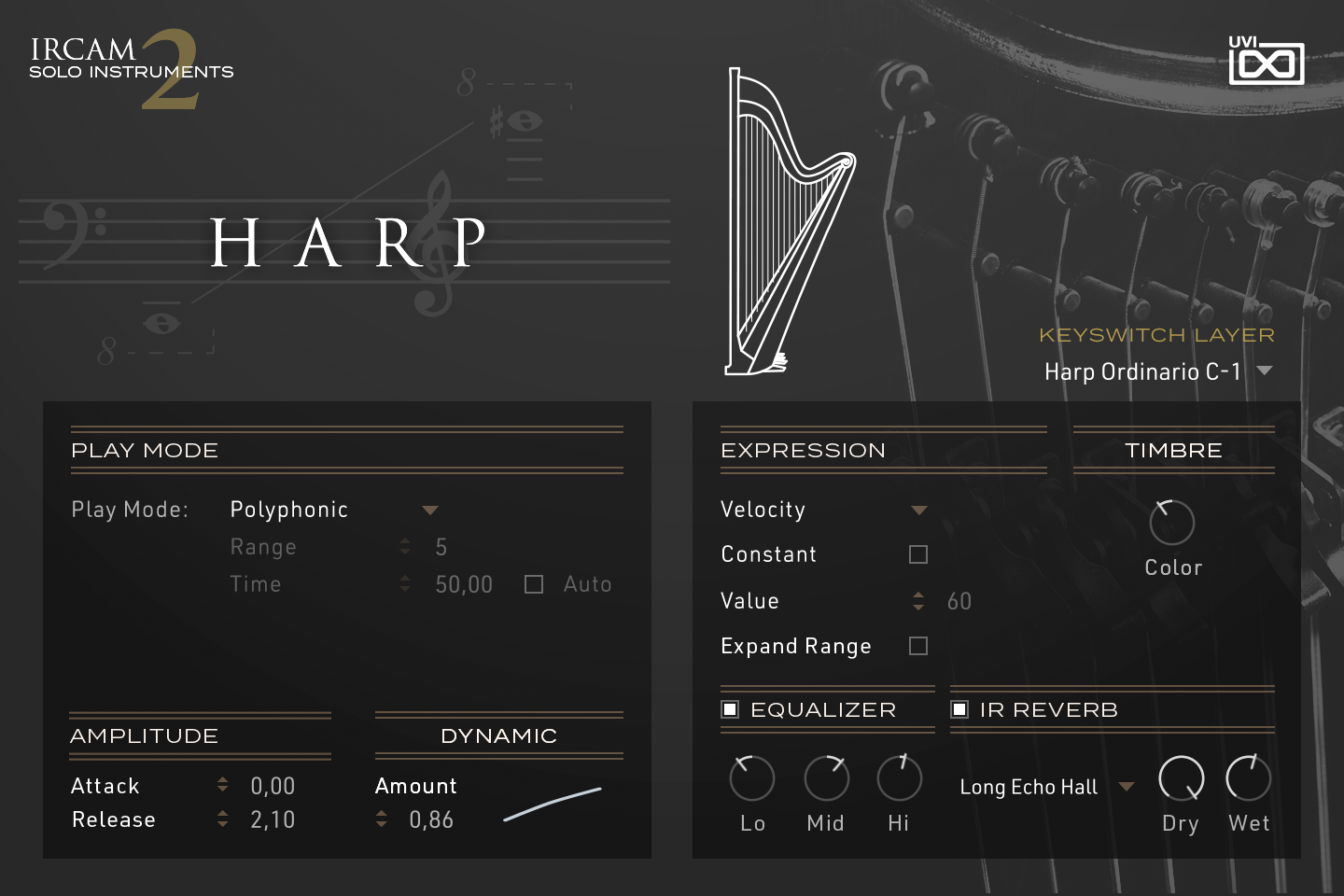Screen dimensions: 1344x896
Task: Select the TIMBRE section header
Action: (1172, 450)
